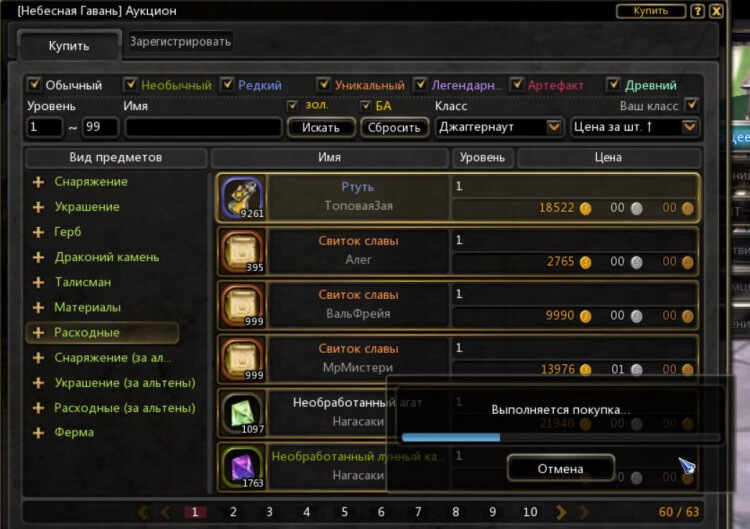
Task: Open the Джаггернаут class dropdown
Action: 499,127
